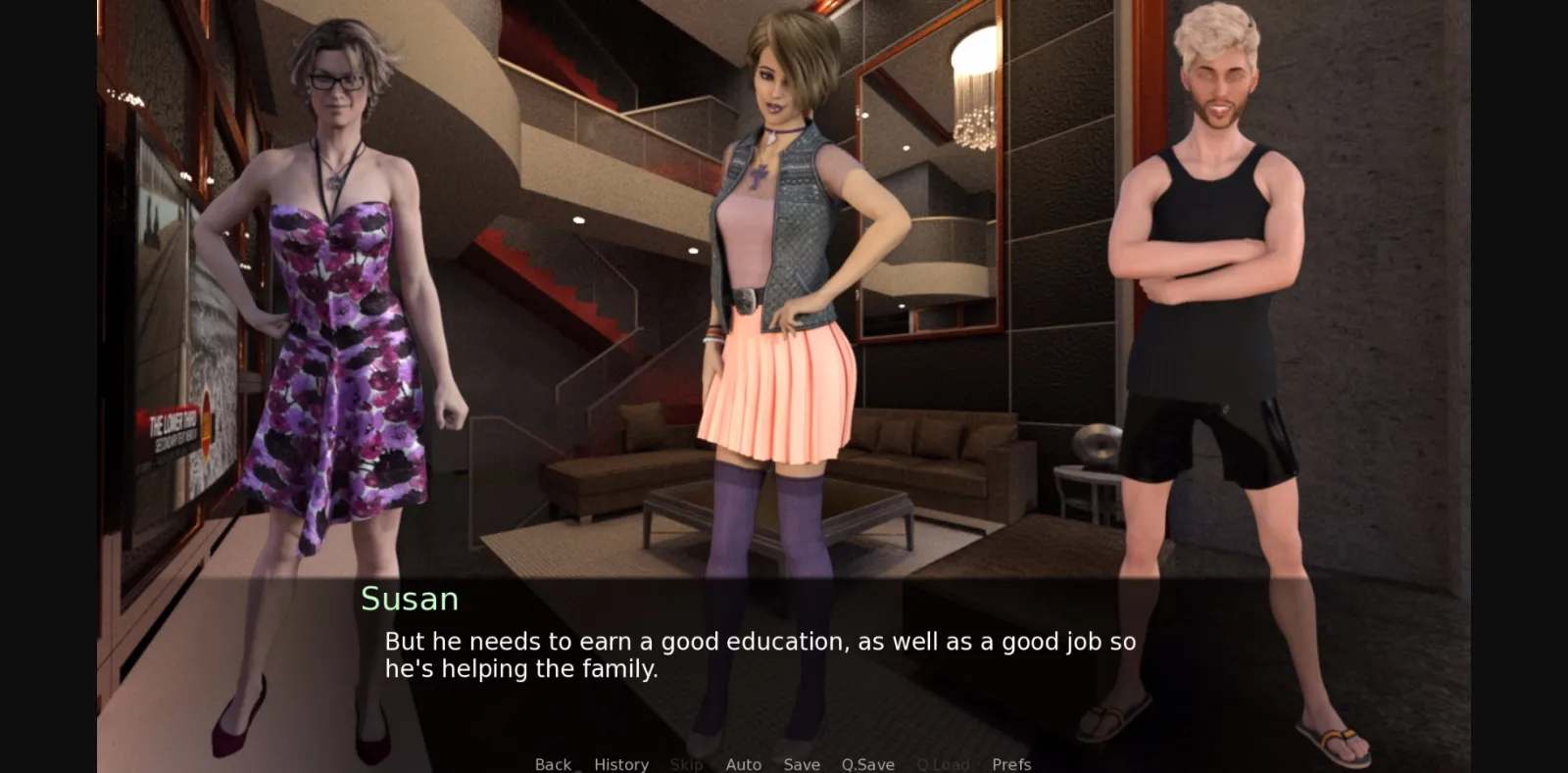
Task: Click Q.Load to load quicksave
Action: click(943, 764)
